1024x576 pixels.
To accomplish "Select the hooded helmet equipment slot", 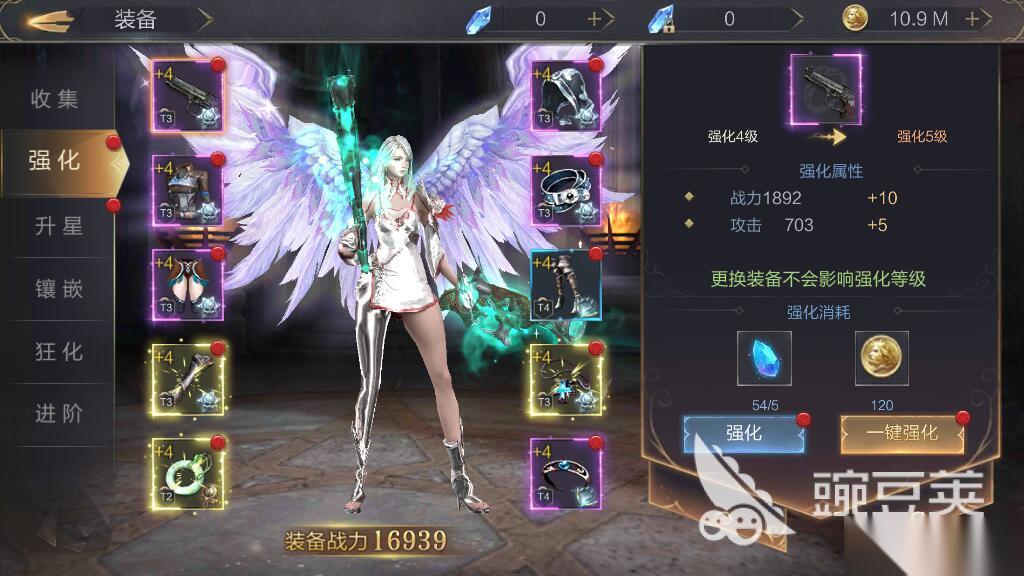I will tap(566, 95).
